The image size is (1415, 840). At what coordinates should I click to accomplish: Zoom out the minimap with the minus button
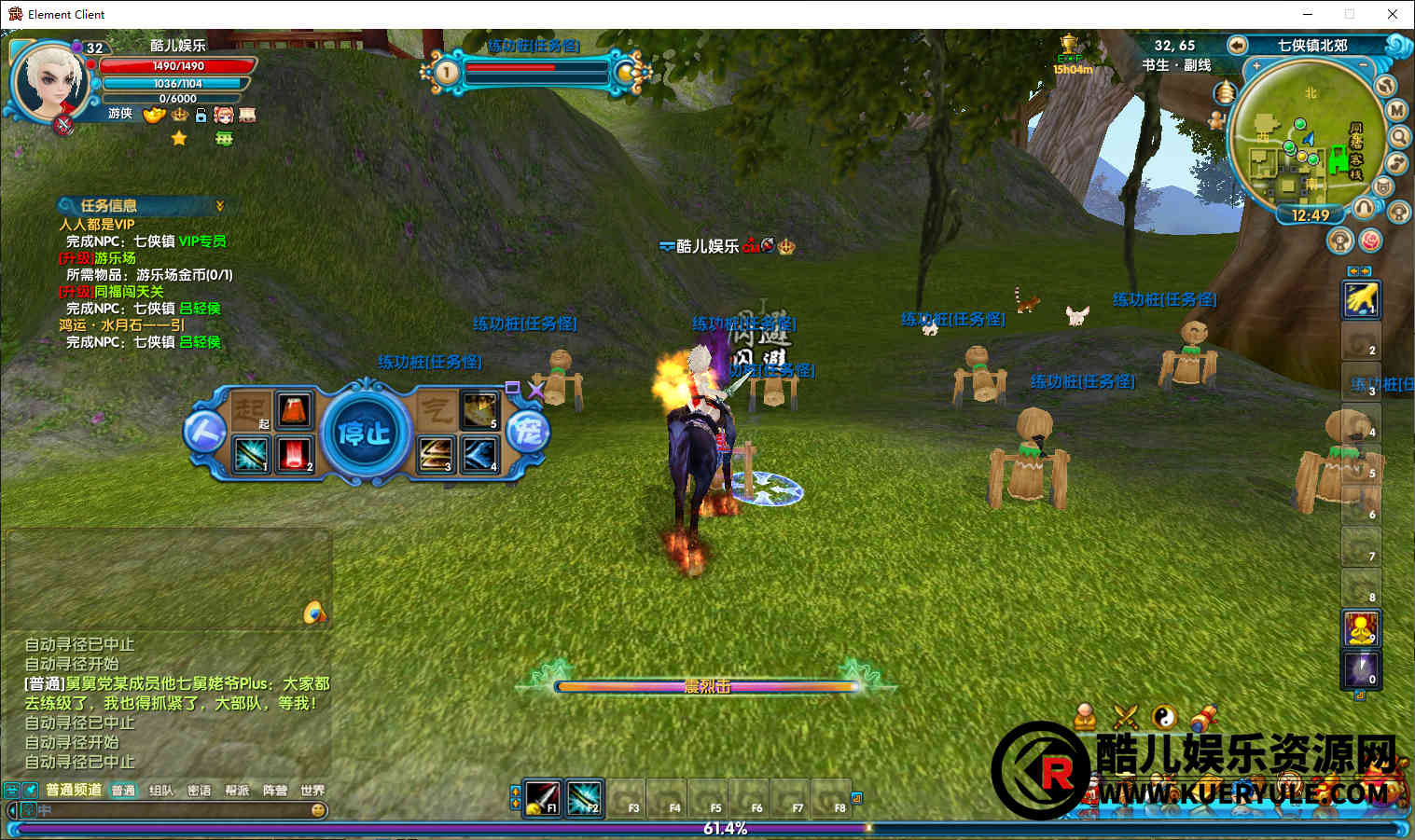(1365, 66)
